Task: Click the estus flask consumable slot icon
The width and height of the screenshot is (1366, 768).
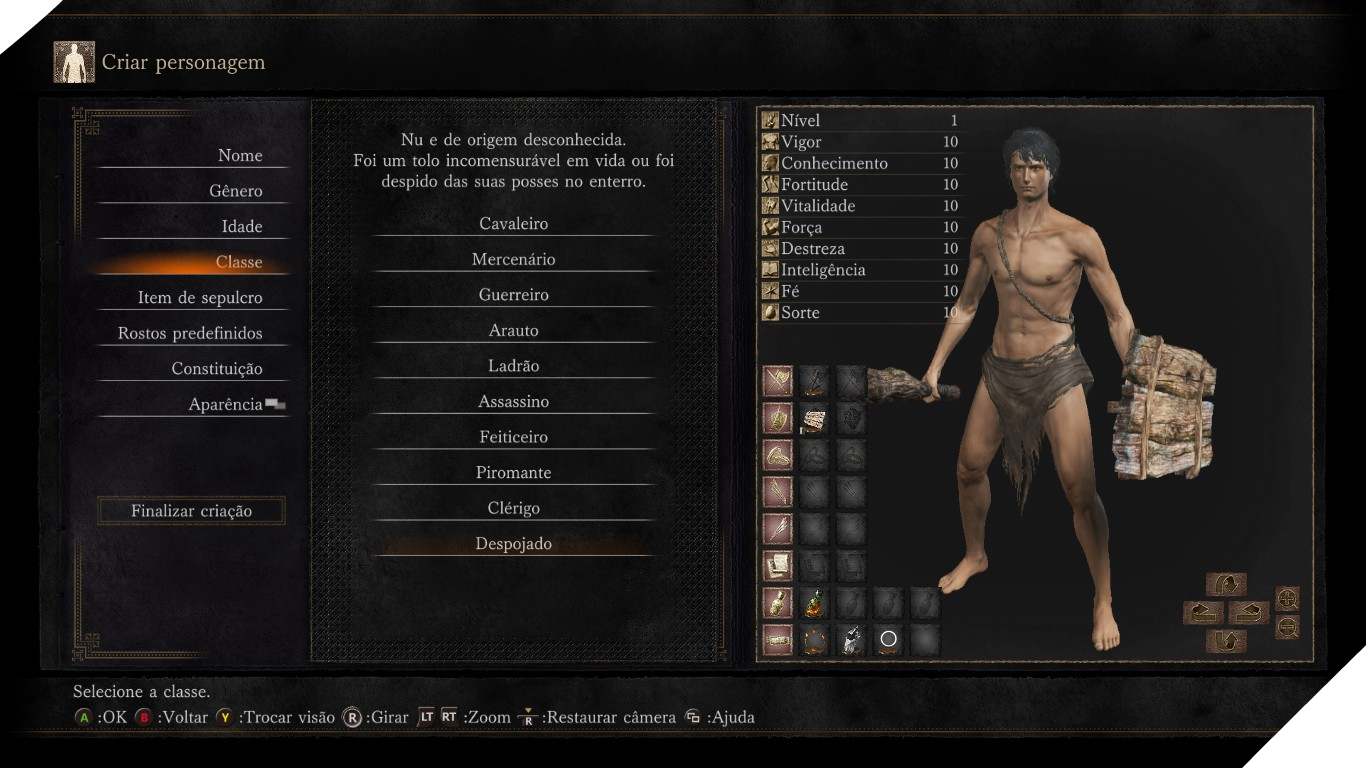Action: (x=813, y=604)
